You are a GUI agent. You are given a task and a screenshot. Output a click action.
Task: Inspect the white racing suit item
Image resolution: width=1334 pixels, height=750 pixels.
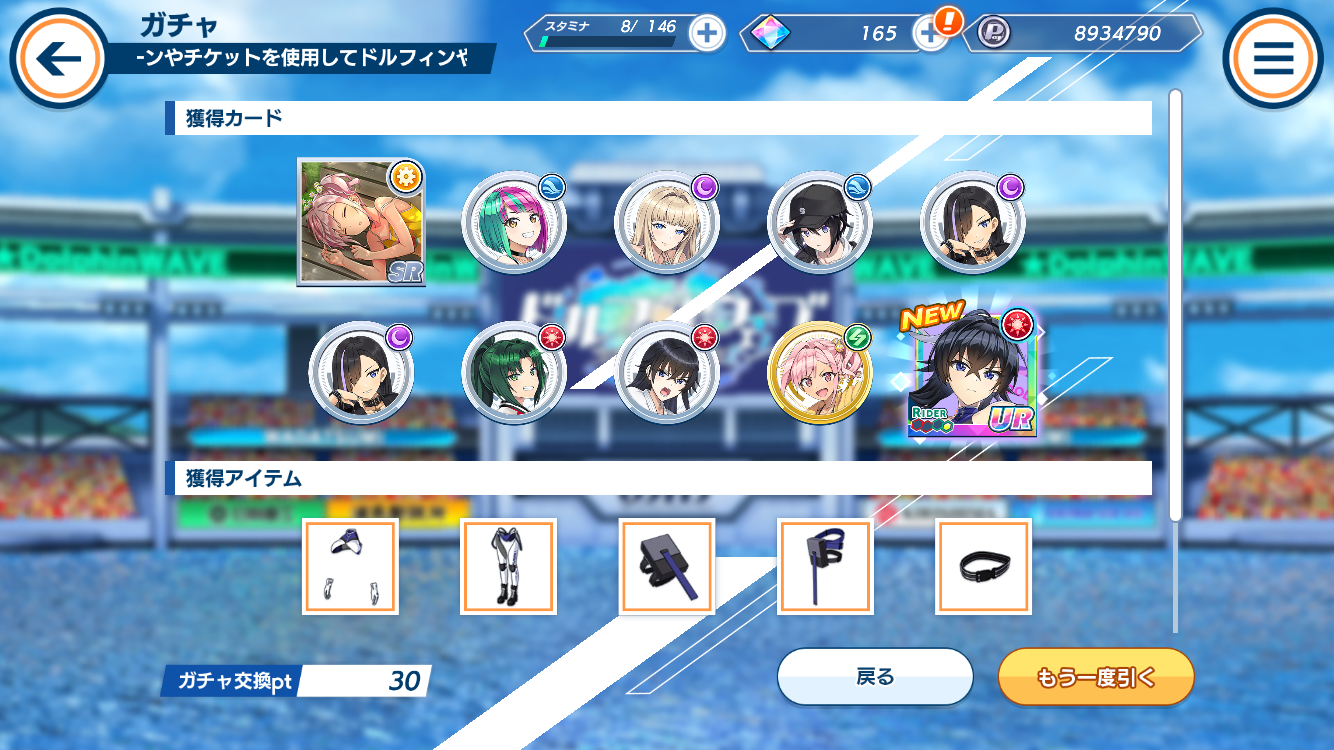[508, 566]
